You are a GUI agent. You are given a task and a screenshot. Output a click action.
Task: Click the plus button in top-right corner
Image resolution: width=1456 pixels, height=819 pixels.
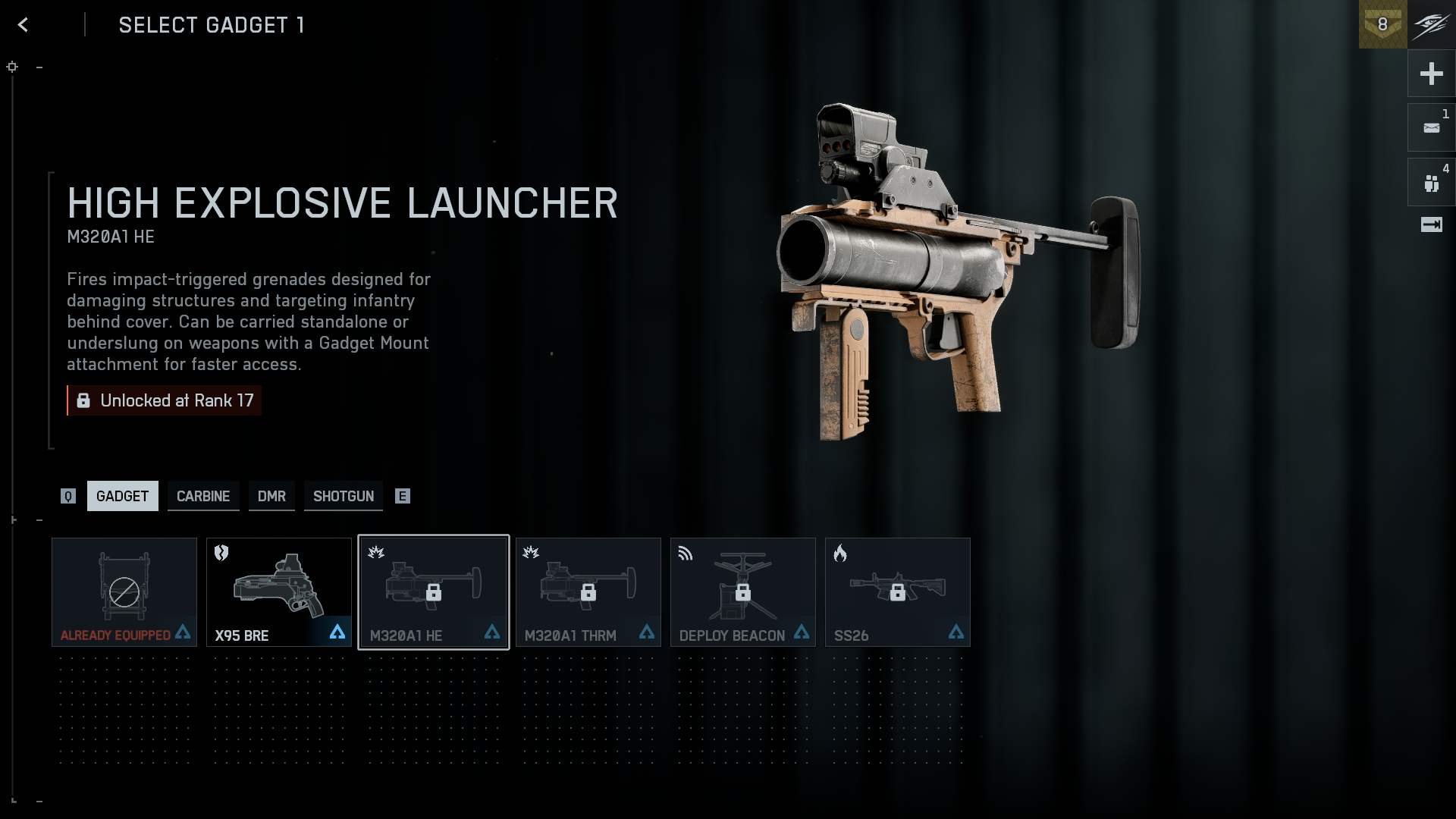[x=1431, y=74]
